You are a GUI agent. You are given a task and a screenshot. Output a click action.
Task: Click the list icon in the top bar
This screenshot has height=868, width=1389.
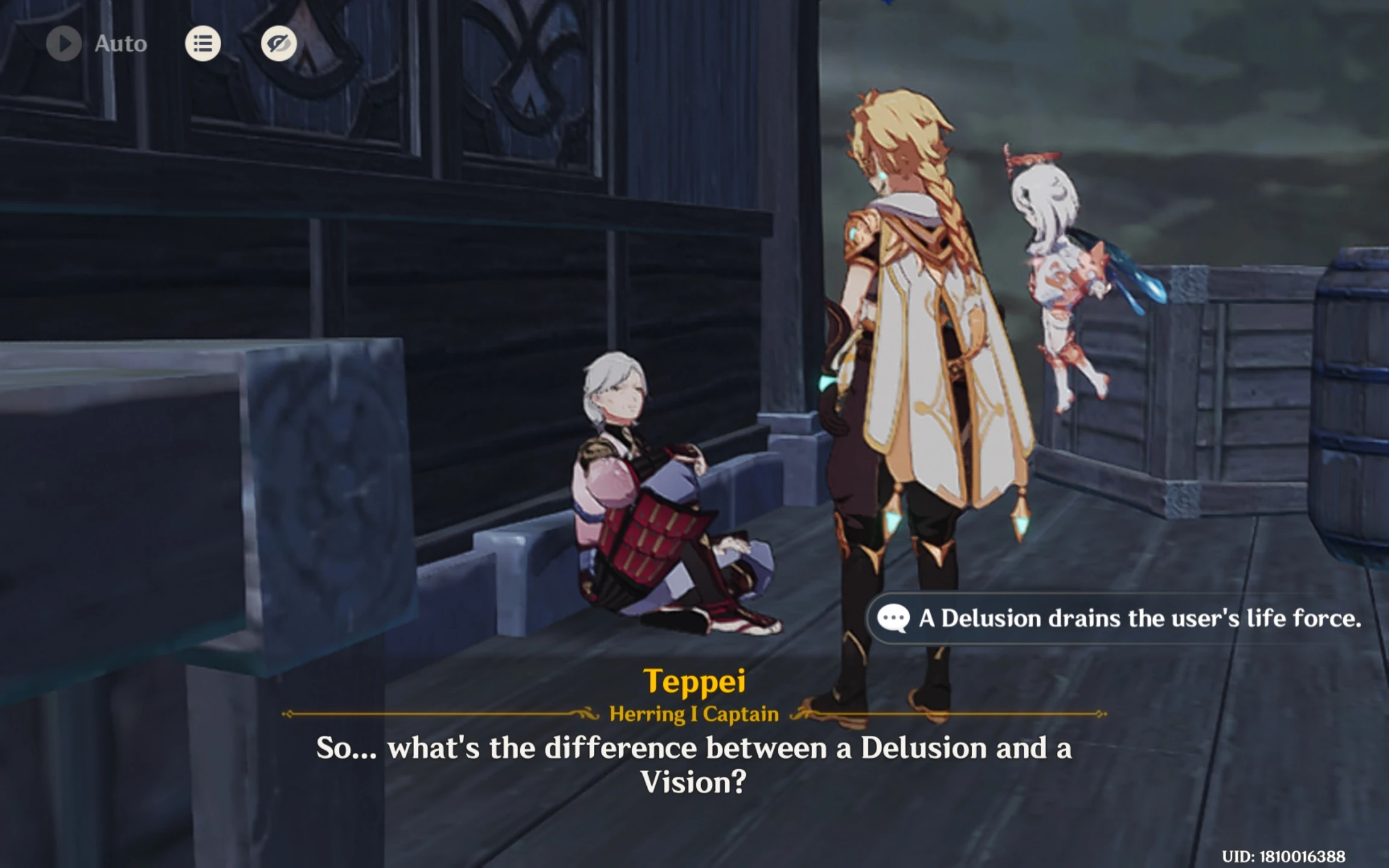(x=203, y=43)
